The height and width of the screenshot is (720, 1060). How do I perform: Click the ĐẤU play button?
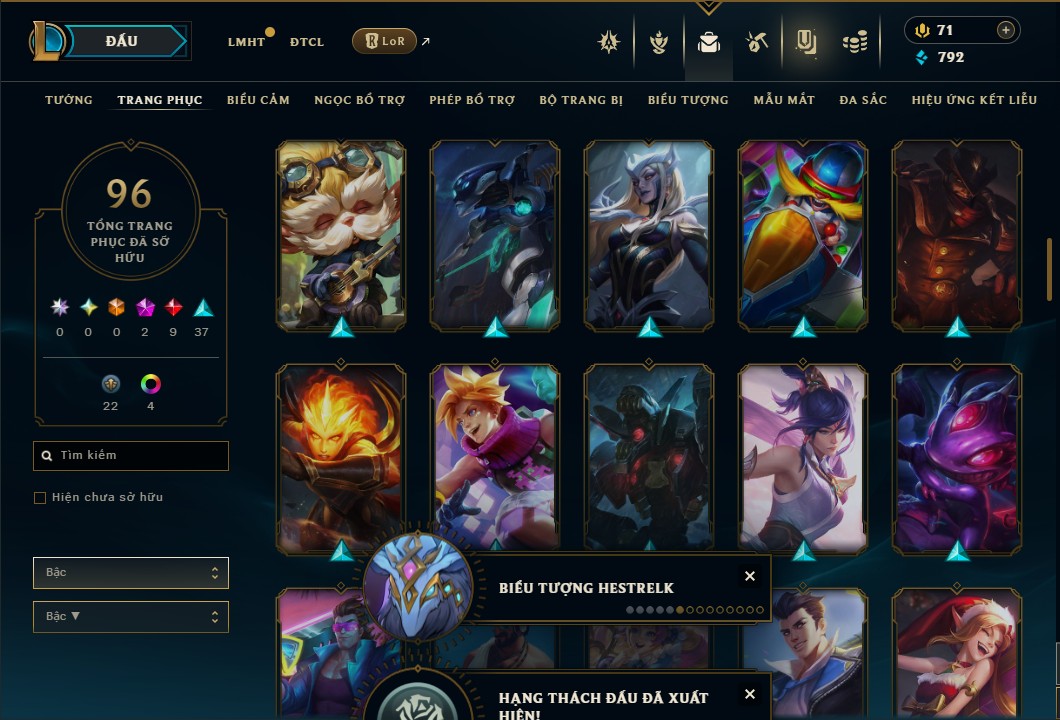(122, 41)
